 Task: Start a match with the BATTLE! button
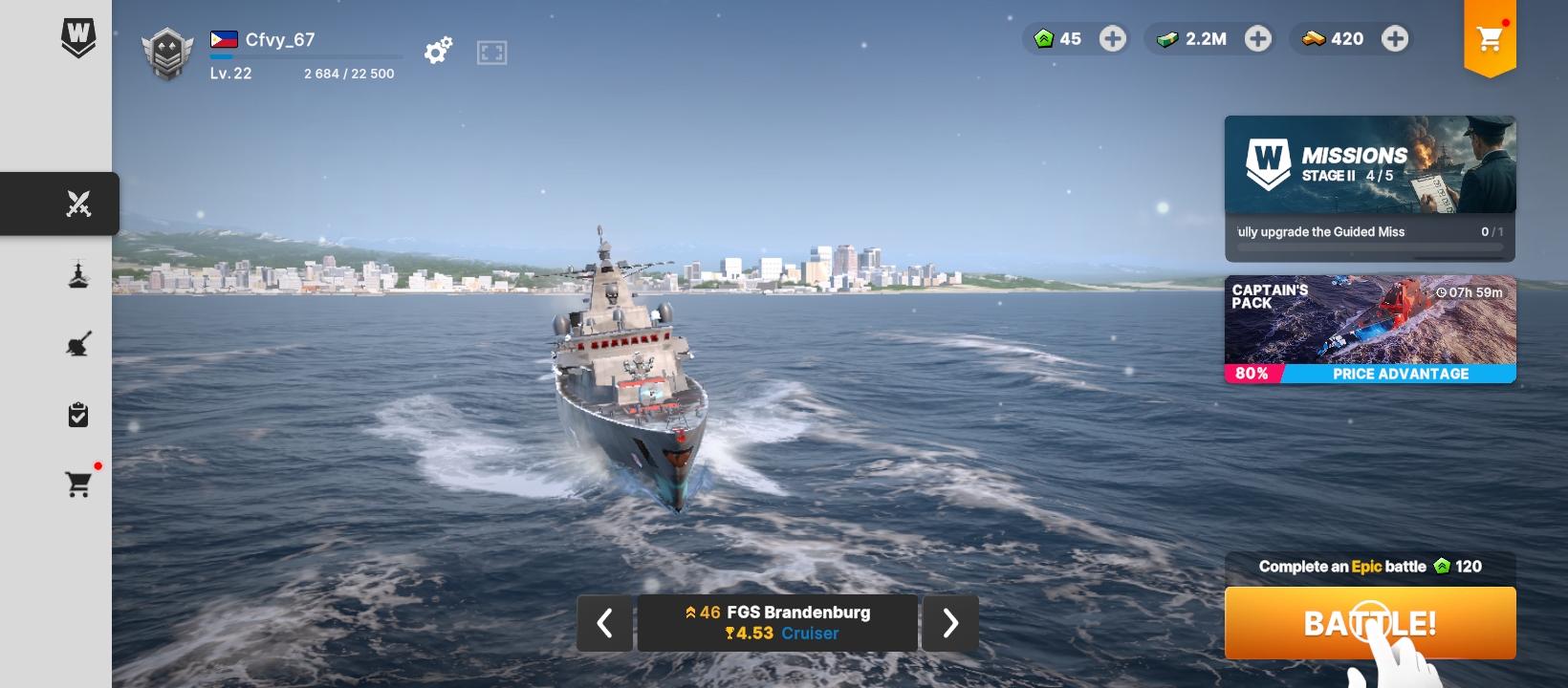(1369, 623)
